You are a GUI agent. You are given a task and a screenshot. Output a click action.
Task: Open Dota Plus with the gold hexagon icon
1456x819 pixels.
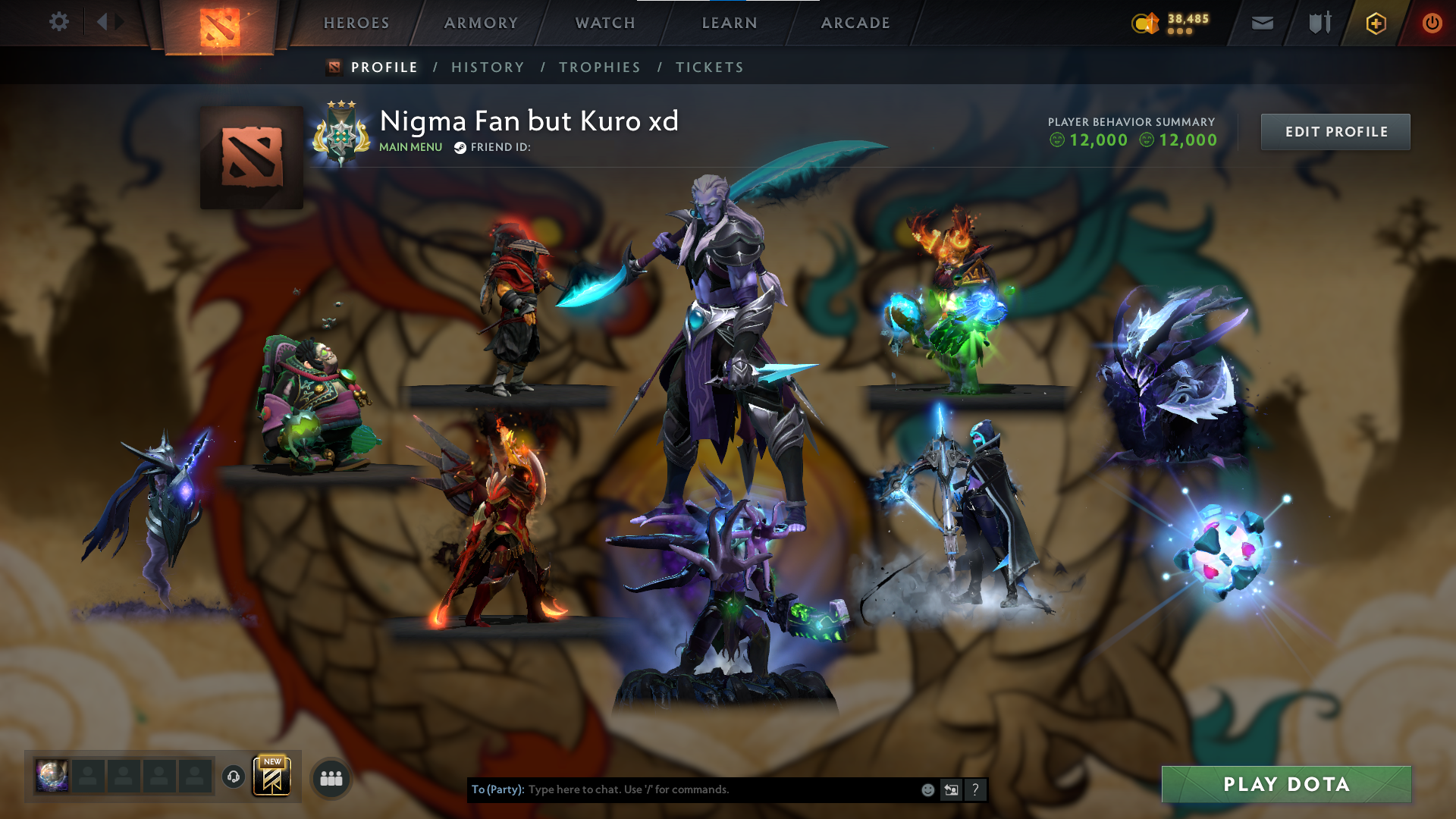[1376, 23]
